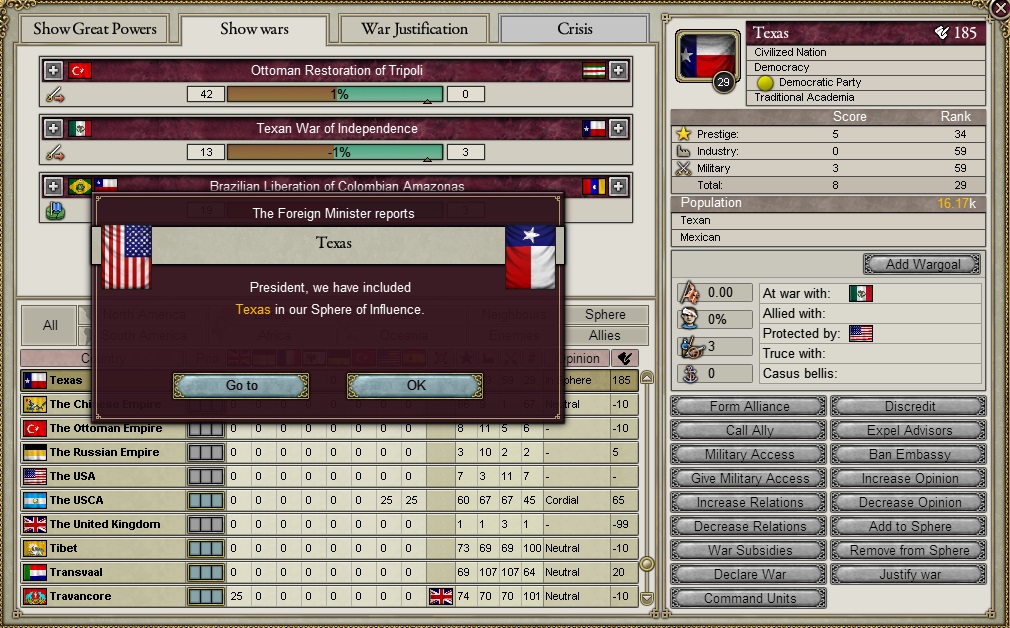The width and height of the screenshot is (1010, 628).
Task: Close the diplomacy window
Action: 998,8
